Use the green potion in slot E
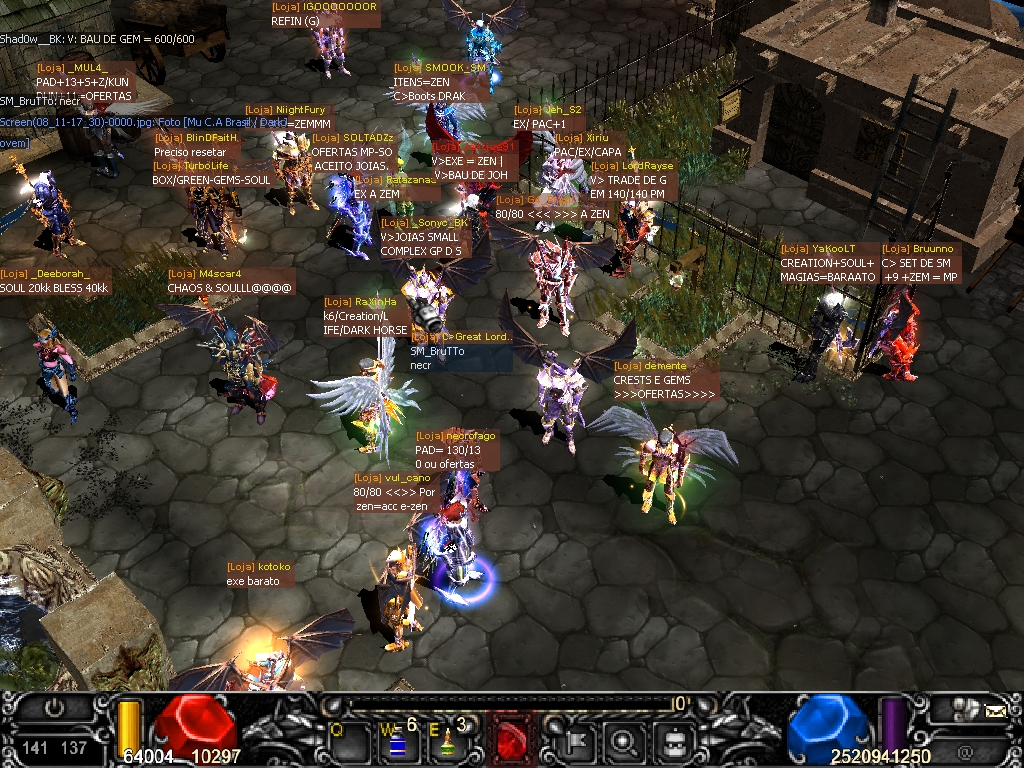The height and width of the screenshot is (768, 1024). 449,741
